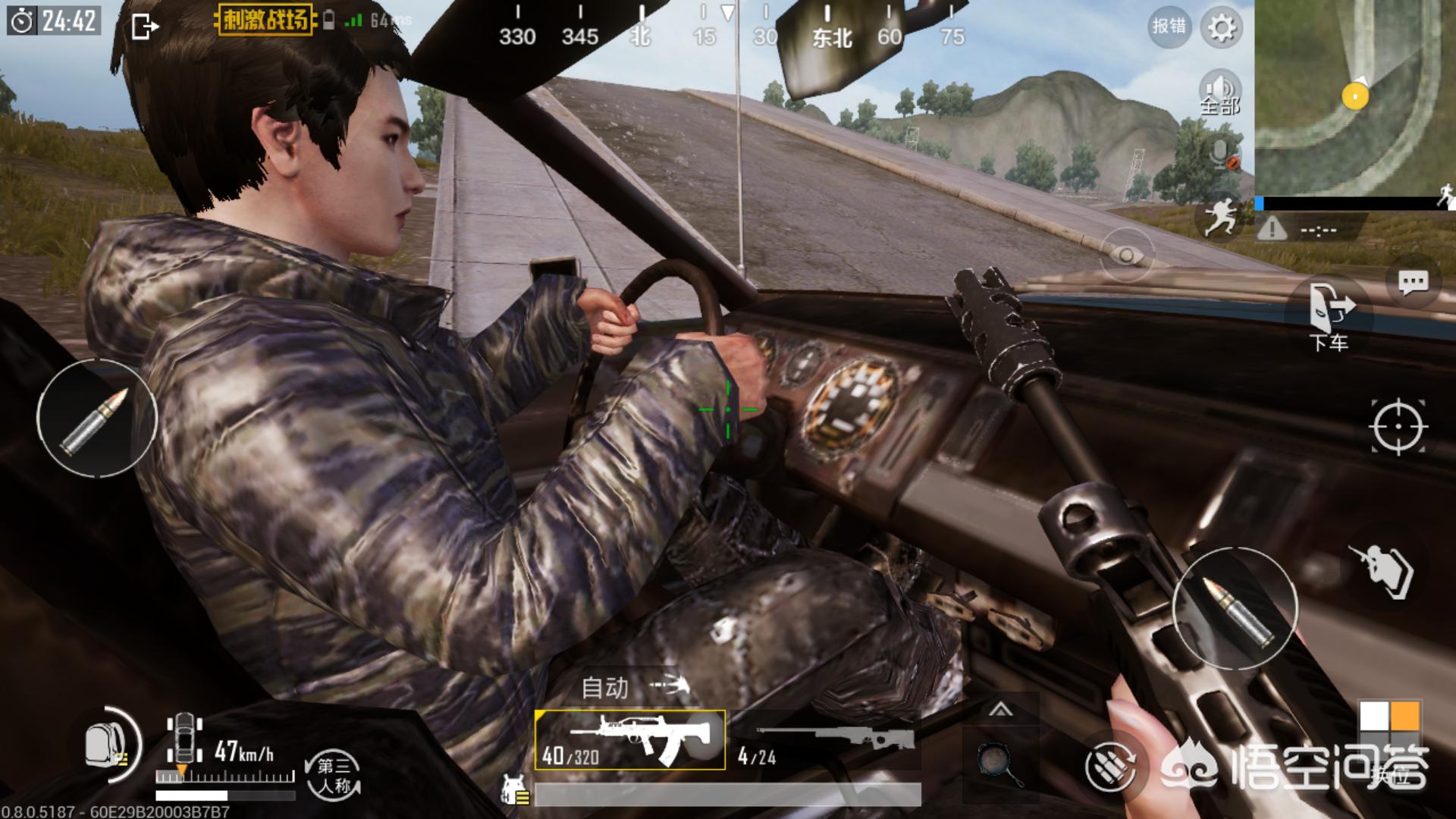Tap the 报错 report button
Image resolution: width=1456 pixels, height=819 pixels.
[1169, 27]
